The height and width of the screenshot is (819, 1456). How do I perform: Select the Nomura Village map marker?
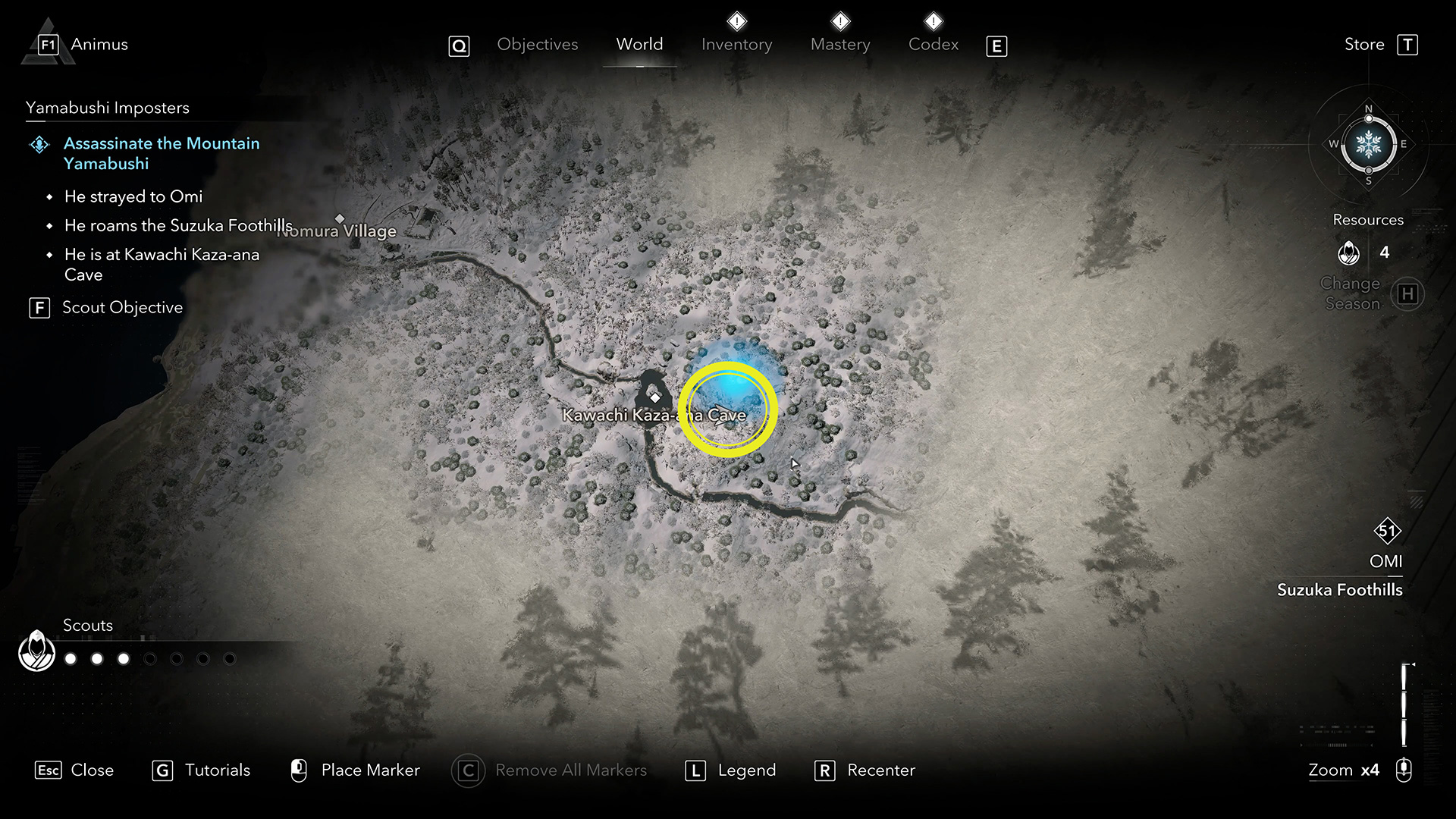[x=340, y=219]
